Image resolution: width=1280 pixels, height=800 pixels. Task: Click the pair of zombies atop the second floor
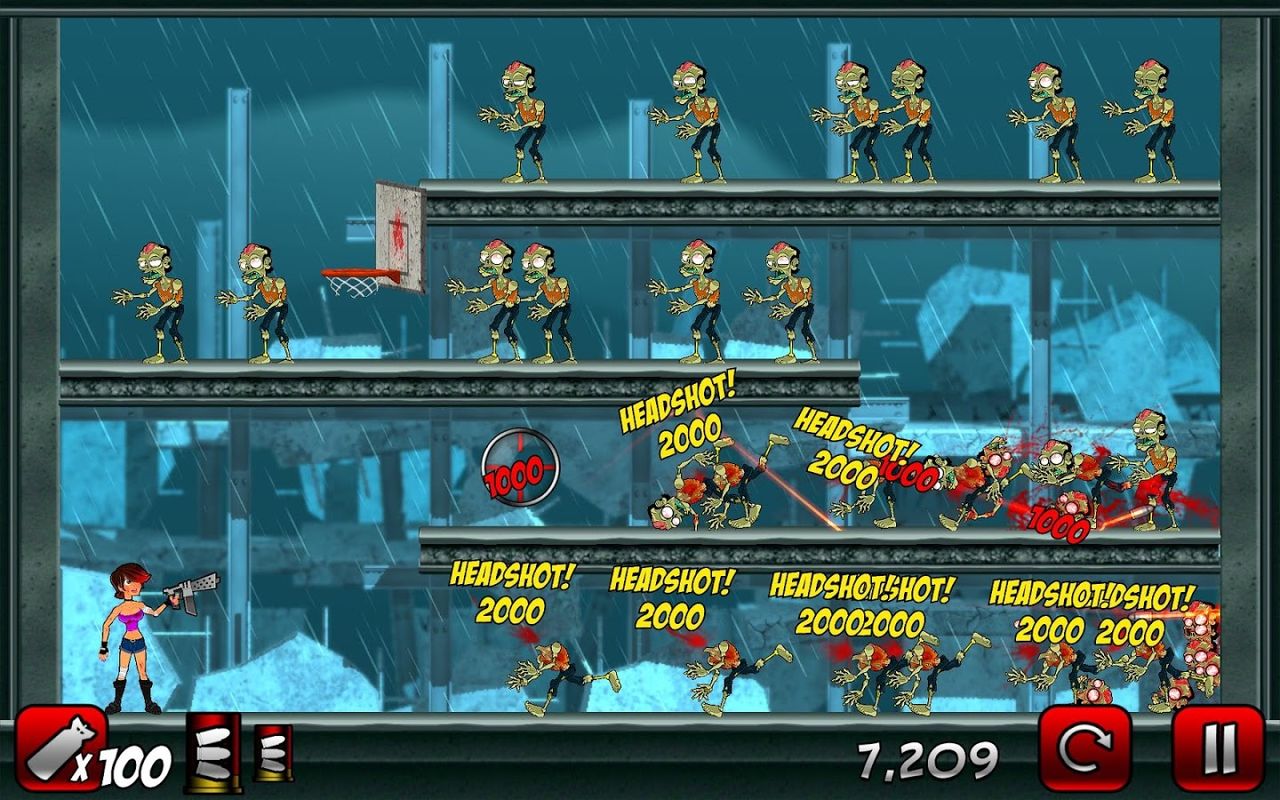(x=520, y=300)
